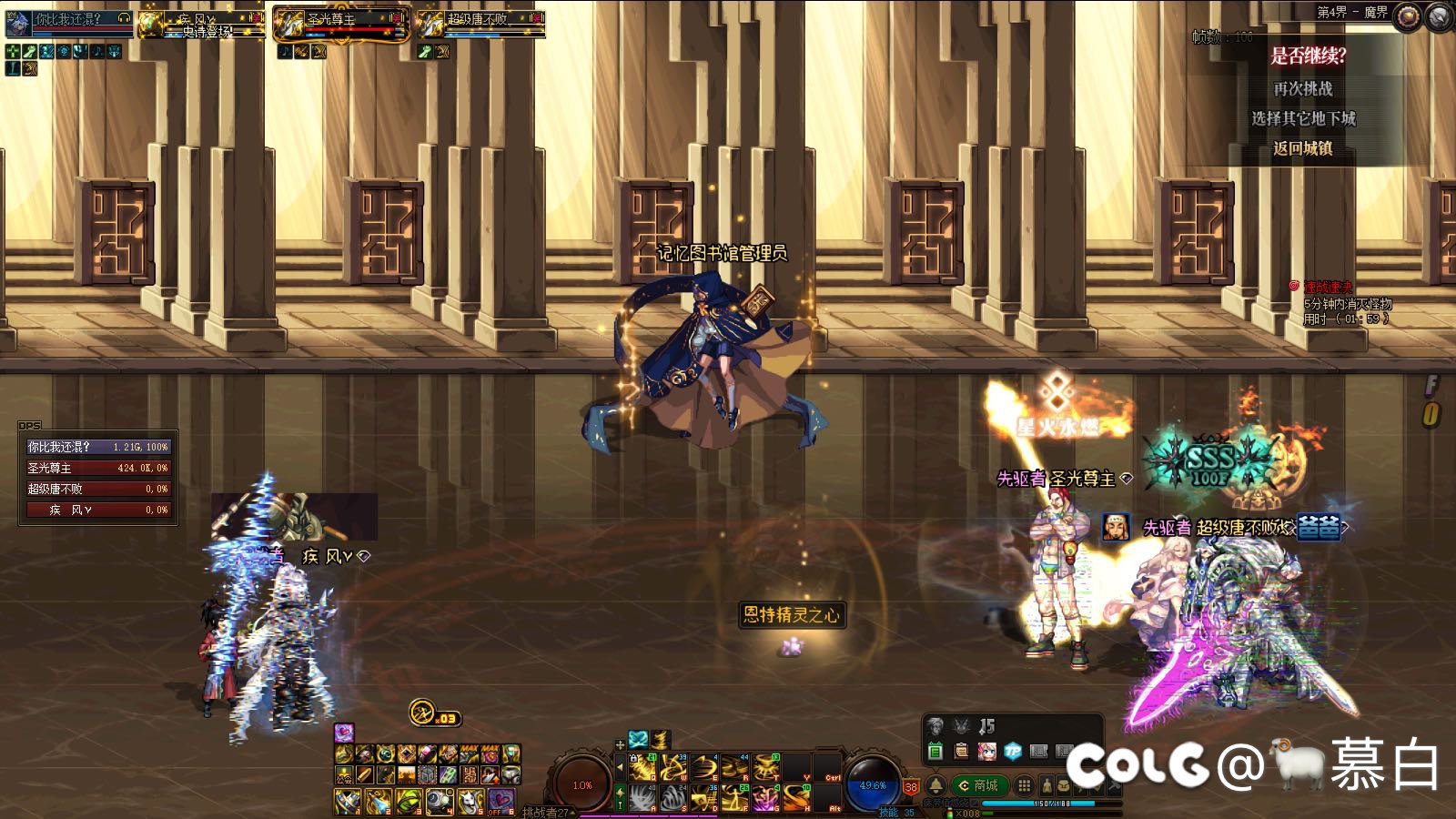This screenshot has width=1456, height=819.
Task: Choose 再次挑战 to retry the dungeon
Action: coord(1302,88)
